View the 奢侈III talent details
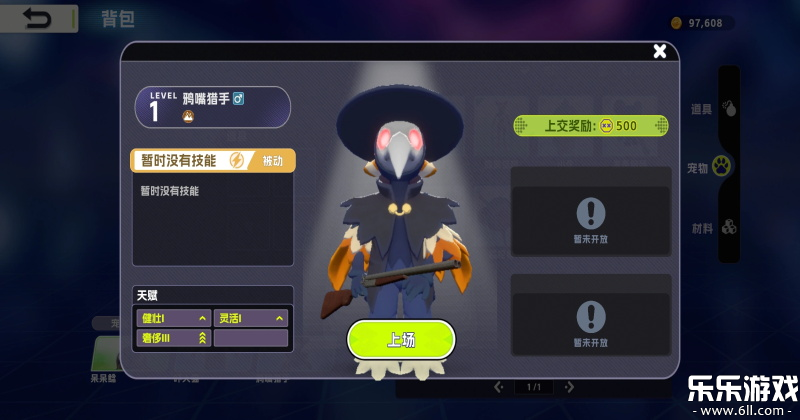Viewport: 800px width, 420px height. point(173,339)
